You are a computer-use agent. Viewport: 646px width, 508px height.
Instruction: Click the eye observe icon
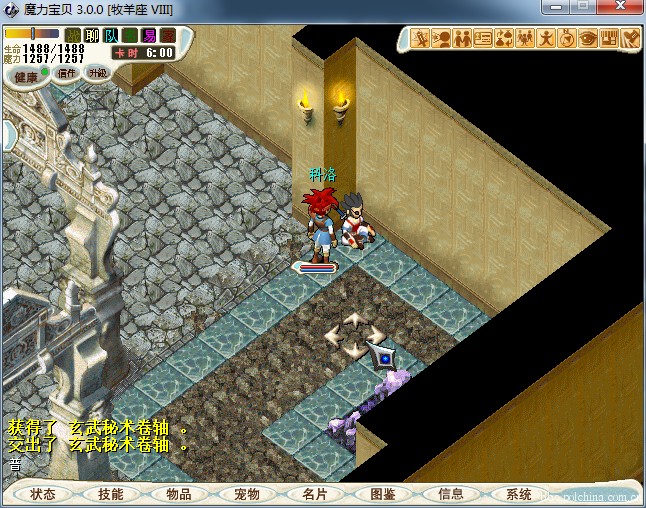[588, 39]
